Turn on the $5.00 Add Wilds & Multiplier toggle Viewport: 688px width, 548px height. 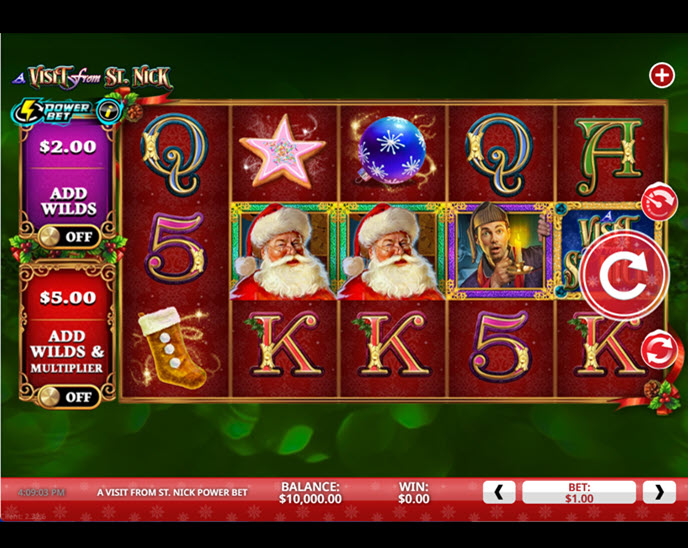(x=67, y=397)
